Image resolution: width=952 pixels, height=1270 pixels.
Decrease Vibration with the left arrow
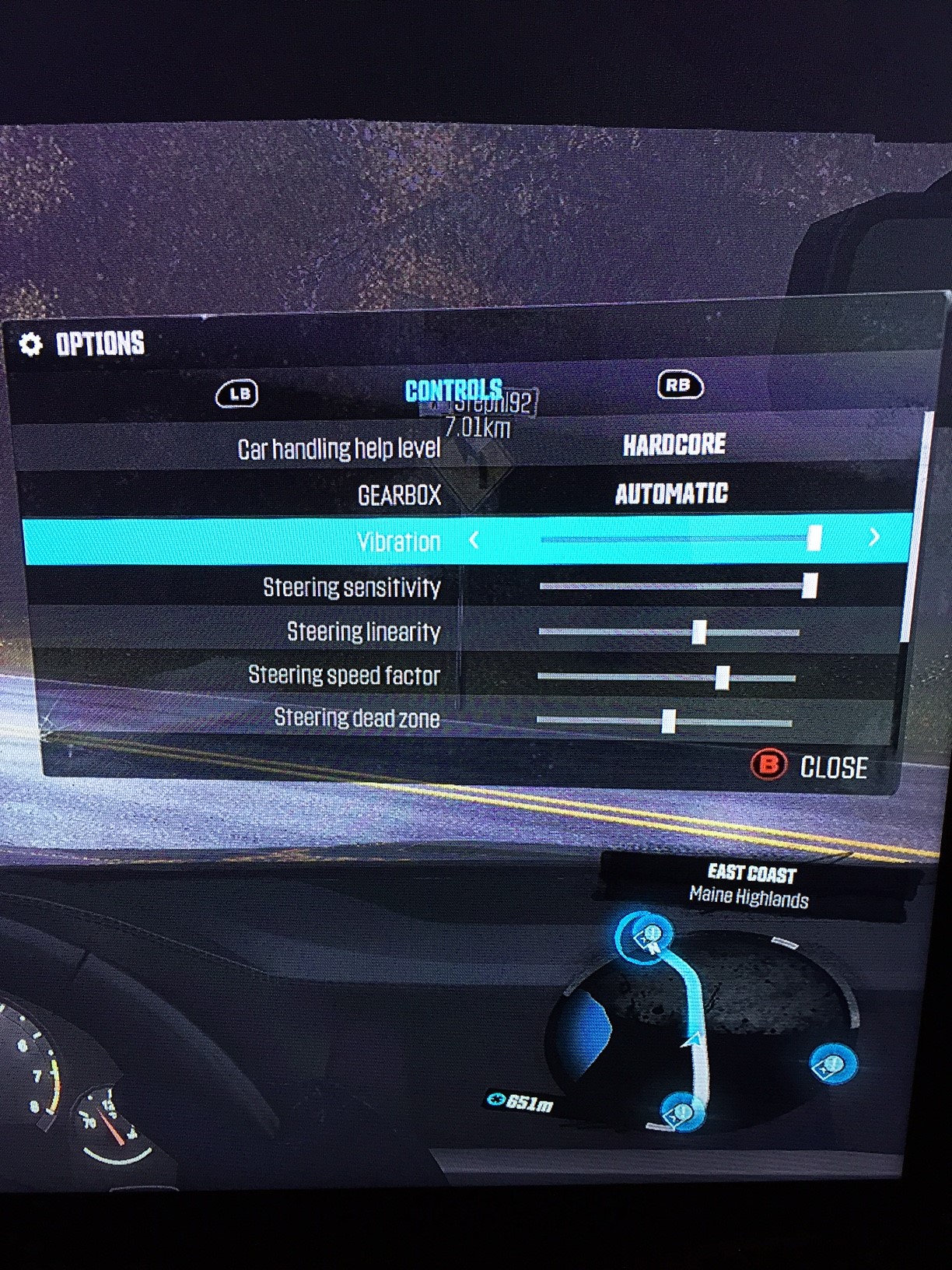pyautogui.click(x=474, y=539)
